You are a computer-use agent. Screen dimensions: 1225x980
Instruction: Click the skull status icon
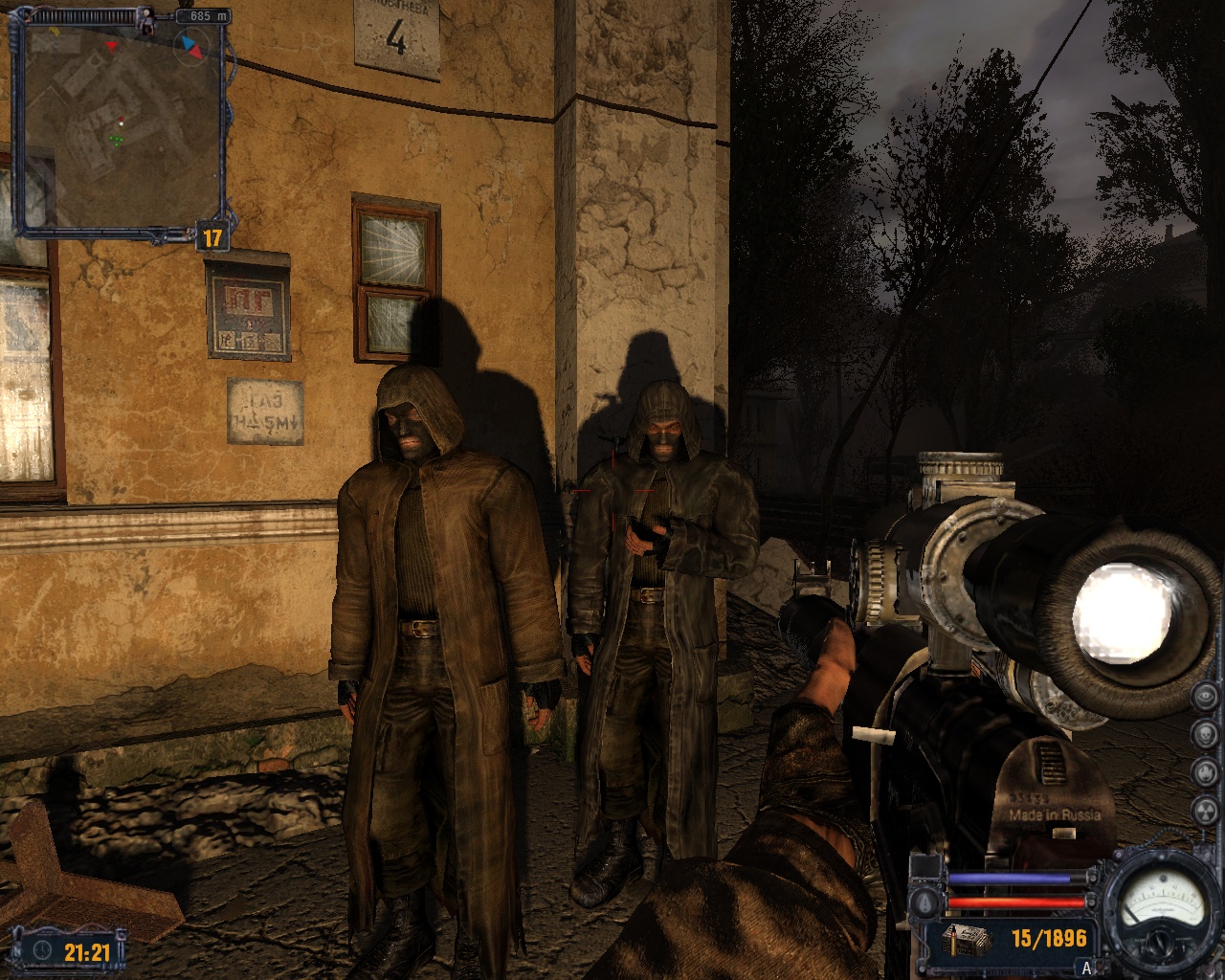(x=1204, y=733)
